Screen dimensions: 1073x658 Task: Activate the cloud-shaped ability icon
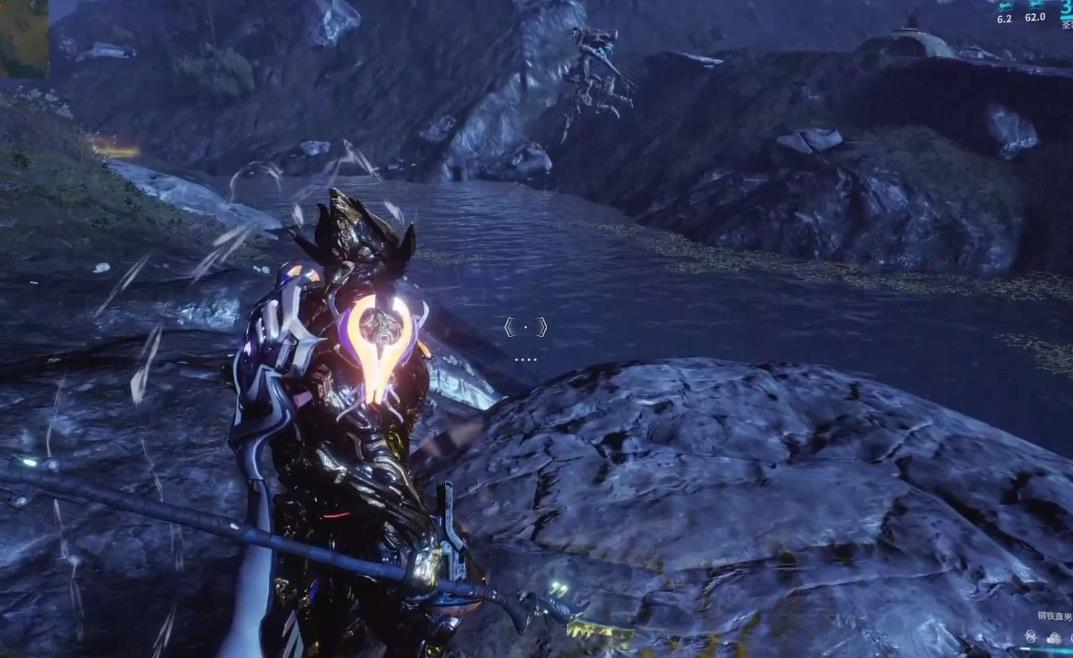pos(1053,638)
